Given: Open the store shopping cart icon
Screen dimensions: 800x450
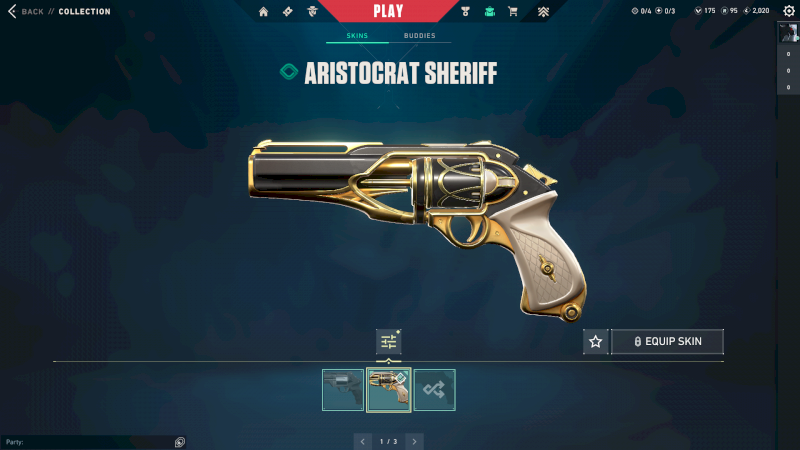Looking at the screenshot, I should coord(513,12).
